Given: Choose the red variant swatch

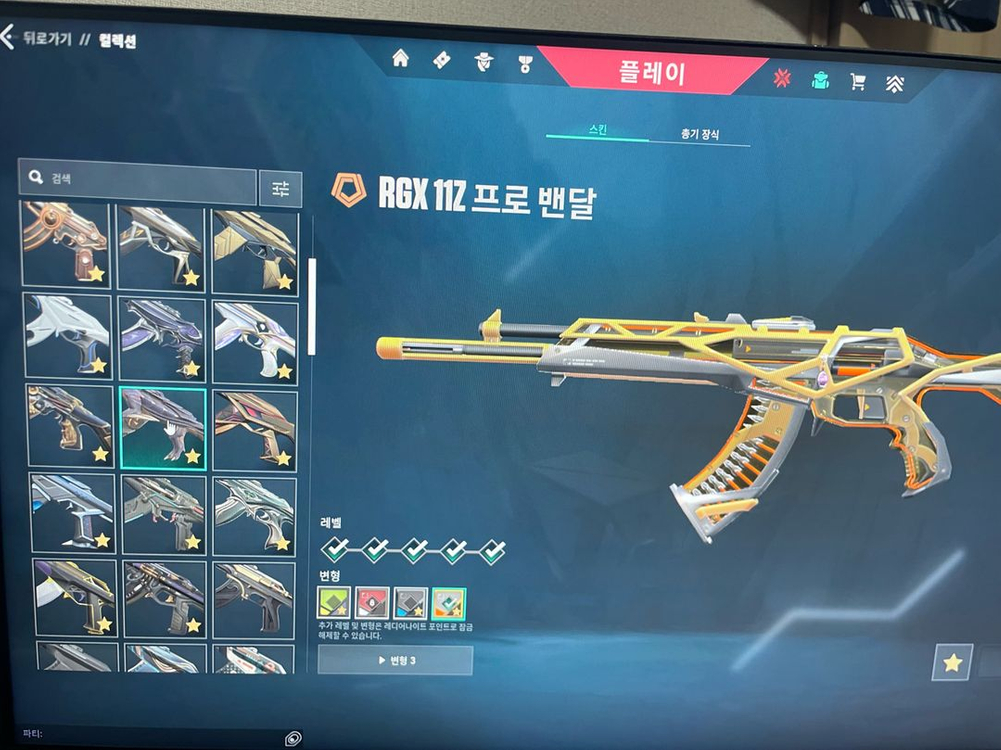Looking at the screenshot, I should tap(373, 602).
